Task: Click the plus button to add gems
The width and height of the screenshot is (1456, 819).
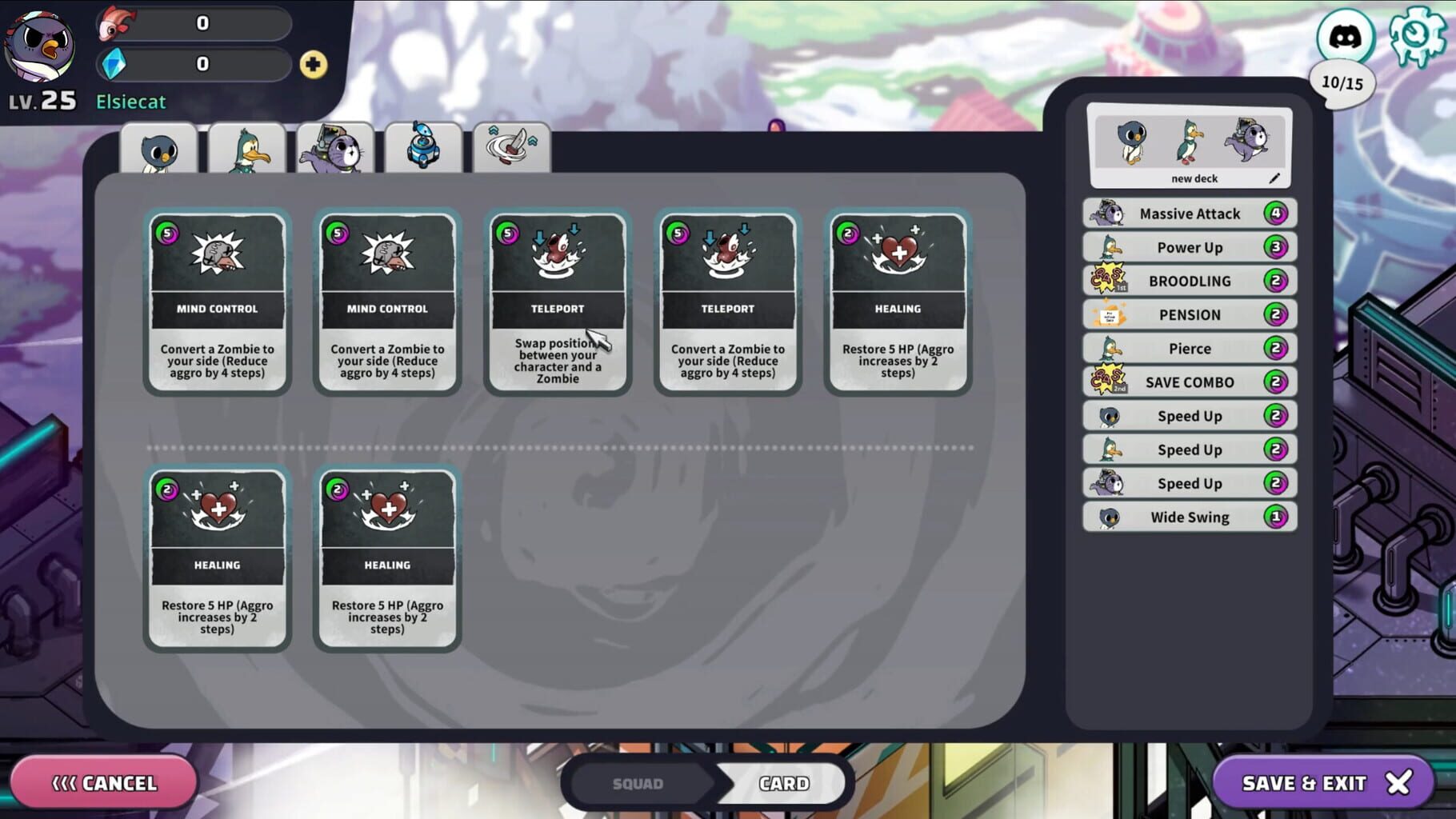Action: point(314,63)
